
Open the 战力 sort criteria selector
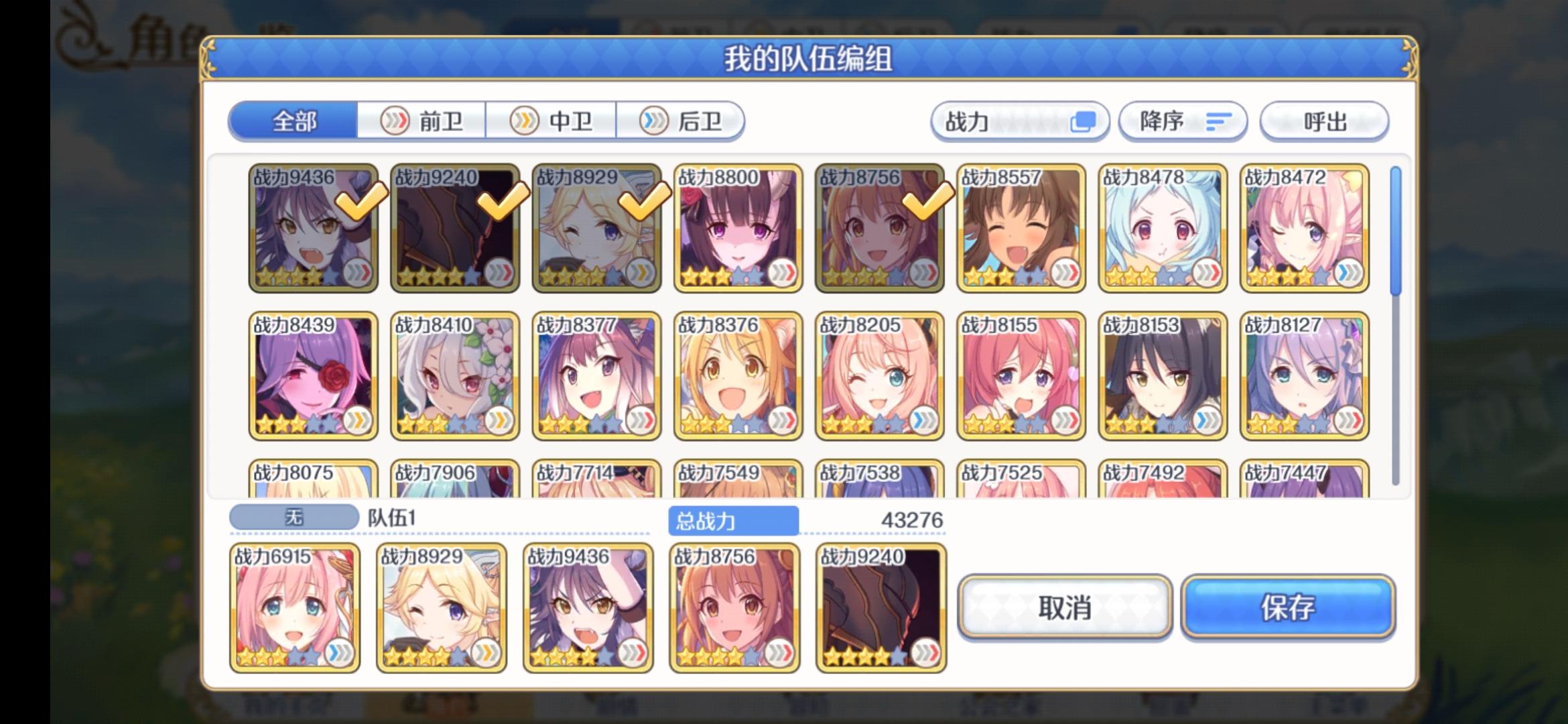[1019, 121]
